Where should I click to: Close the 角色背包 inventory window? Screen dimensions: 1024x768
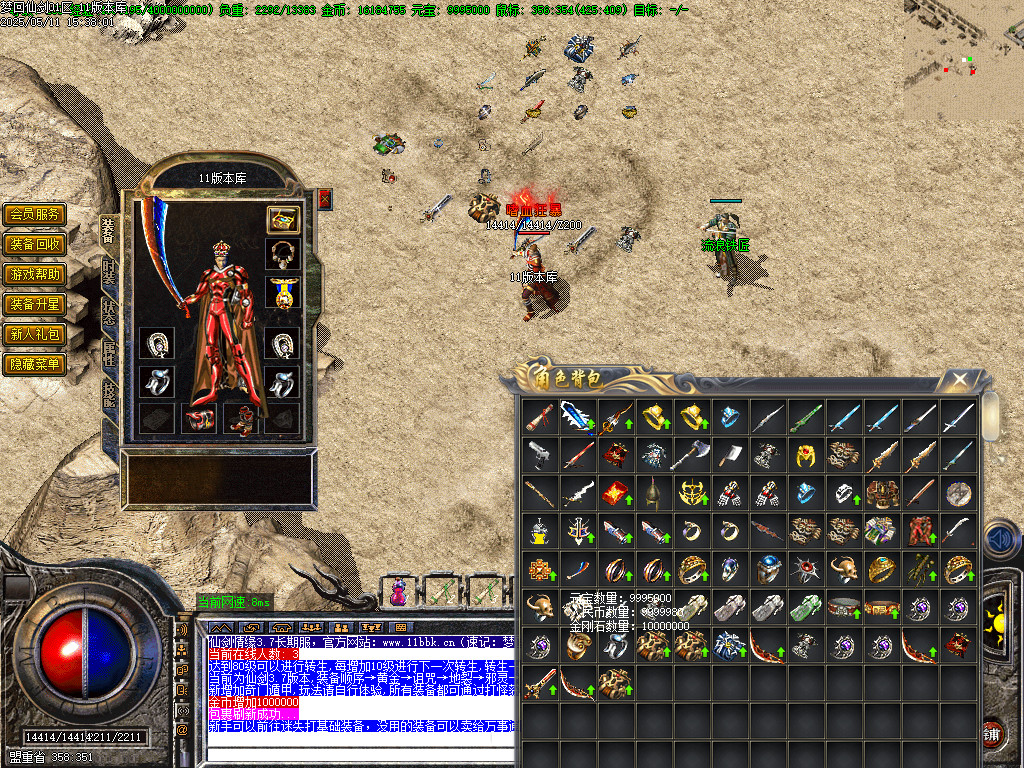pyautogui.click(x=959, y=379)
